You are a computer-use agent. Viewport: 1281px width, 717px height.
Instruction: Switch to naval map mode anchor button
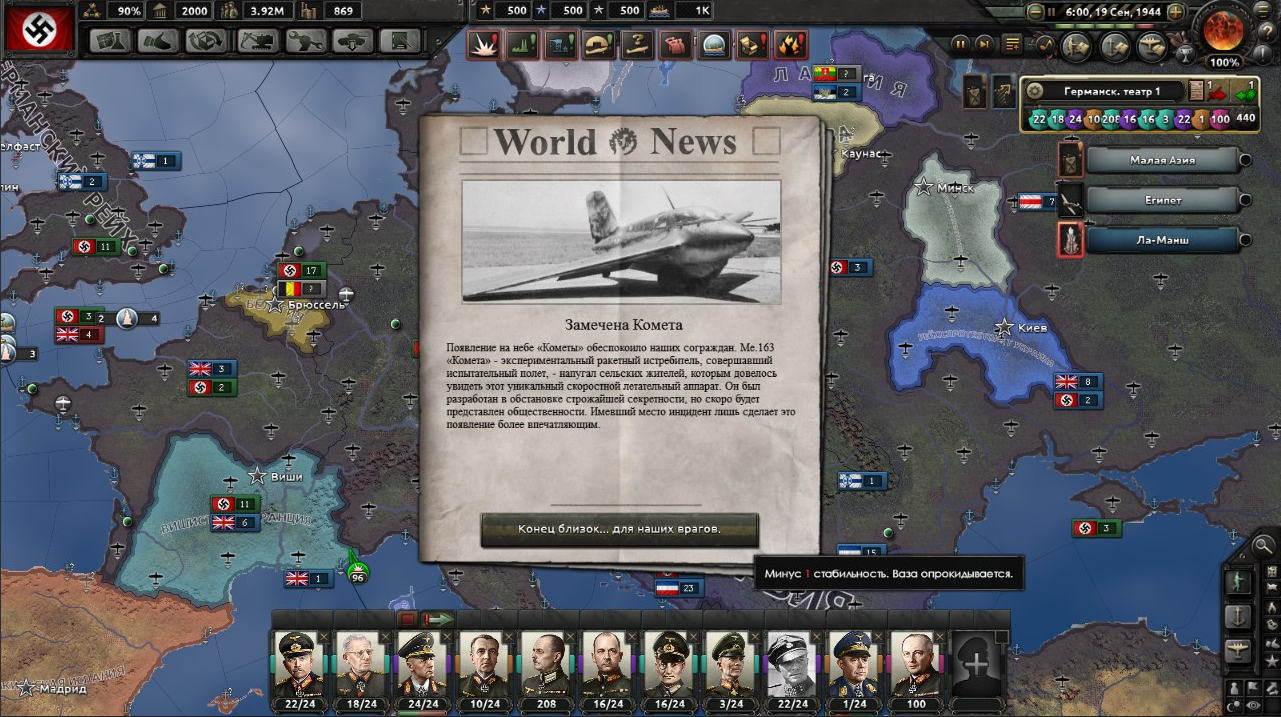[x=1238, y=617]
